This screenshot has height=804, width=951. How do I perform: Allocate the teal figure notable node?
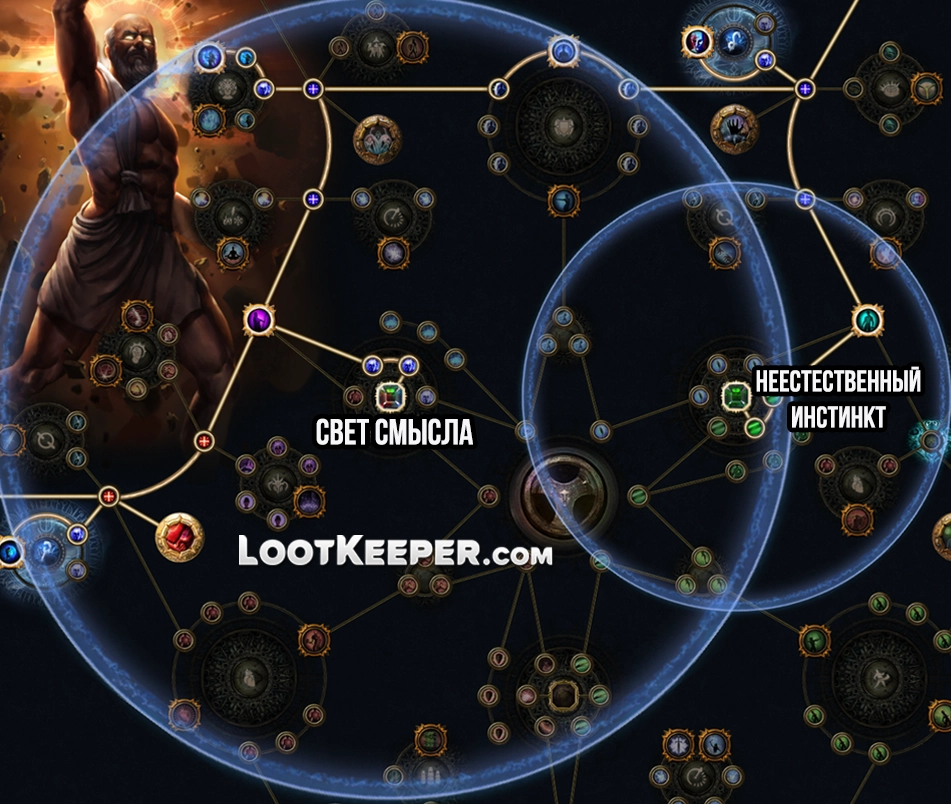[x=867, y=320]
